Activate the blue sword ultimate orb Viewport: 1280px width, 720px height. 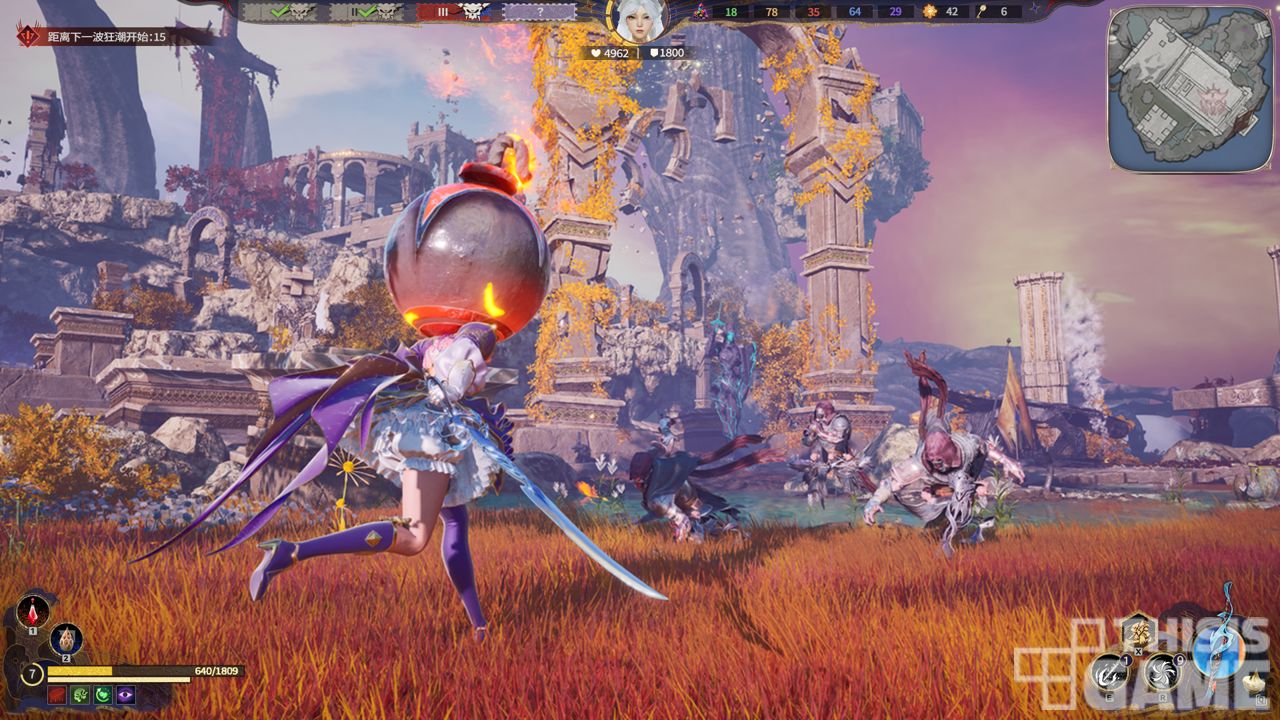tap(1220, 652)
